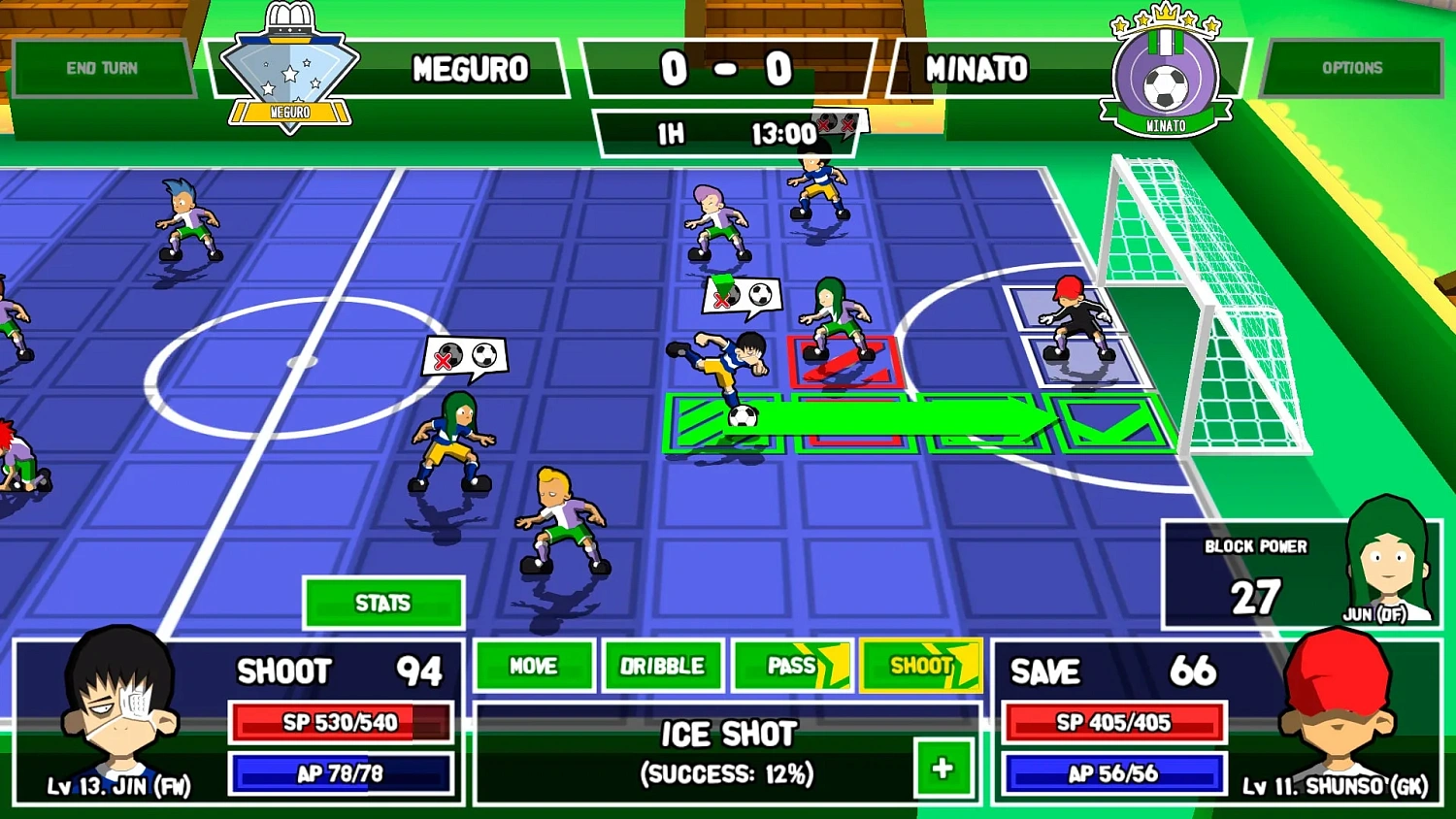
Task: Click Jin's red SP bar
Action: coord(340,723)
